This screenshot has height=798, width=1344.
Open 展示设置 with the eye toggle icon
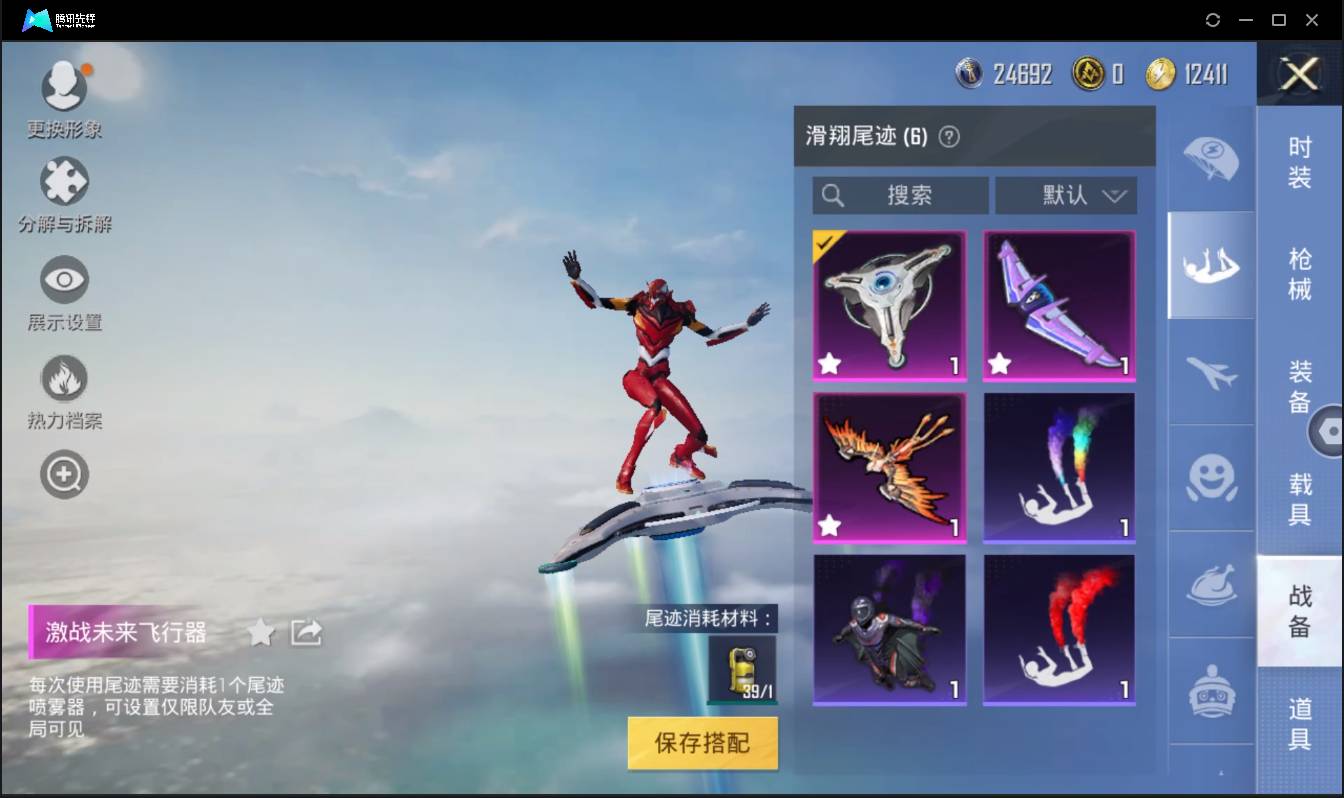64,279
